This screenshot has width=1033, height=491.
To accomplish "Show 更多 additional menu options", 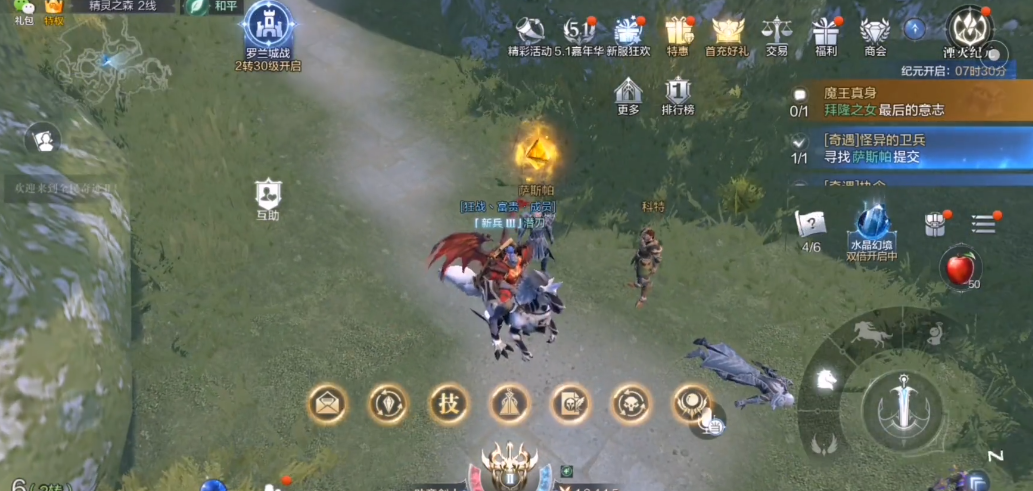I will [628, 94].
